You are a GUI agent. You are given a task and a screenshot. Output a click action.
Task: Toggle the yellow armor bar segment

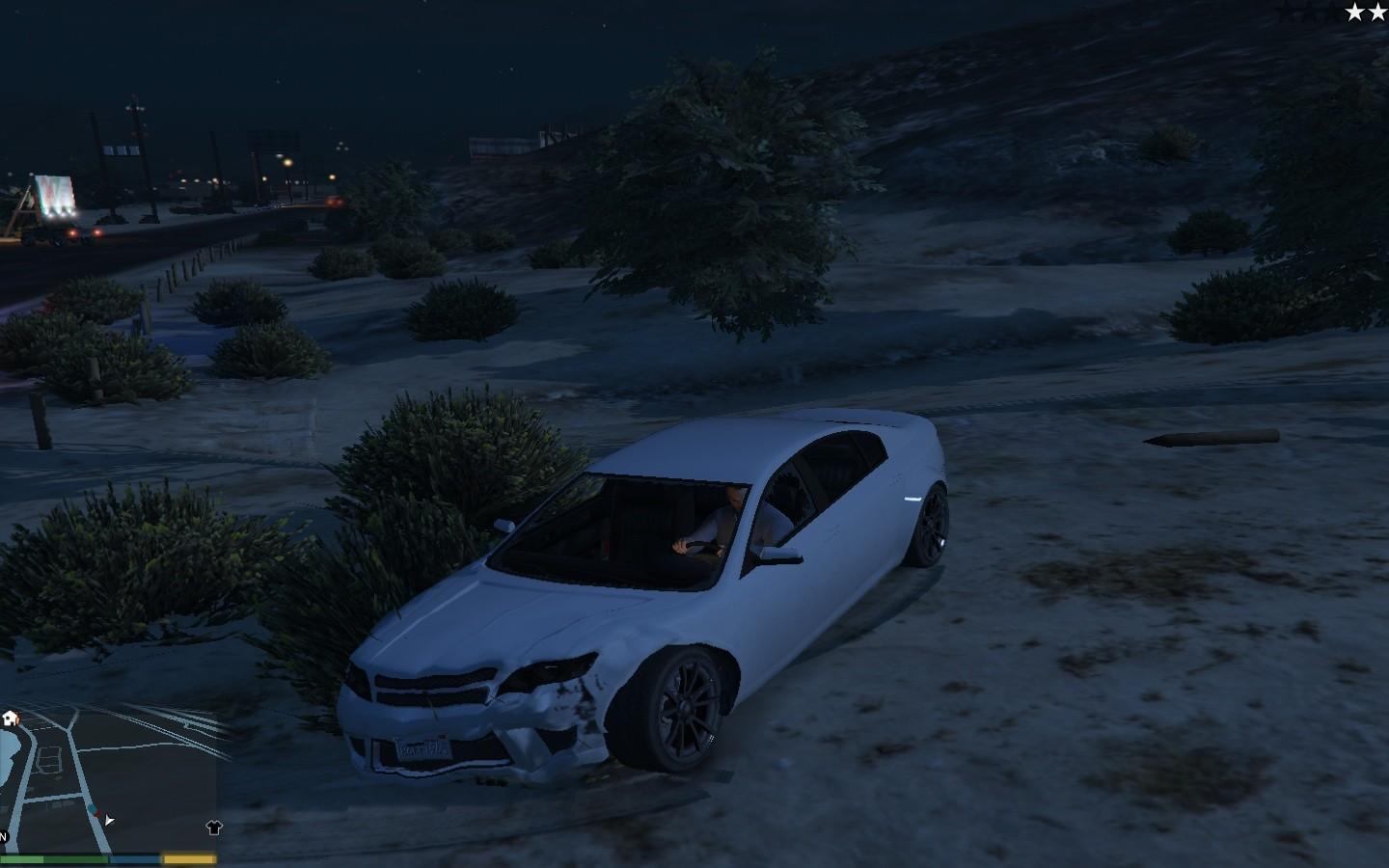(x=189, y=857)
